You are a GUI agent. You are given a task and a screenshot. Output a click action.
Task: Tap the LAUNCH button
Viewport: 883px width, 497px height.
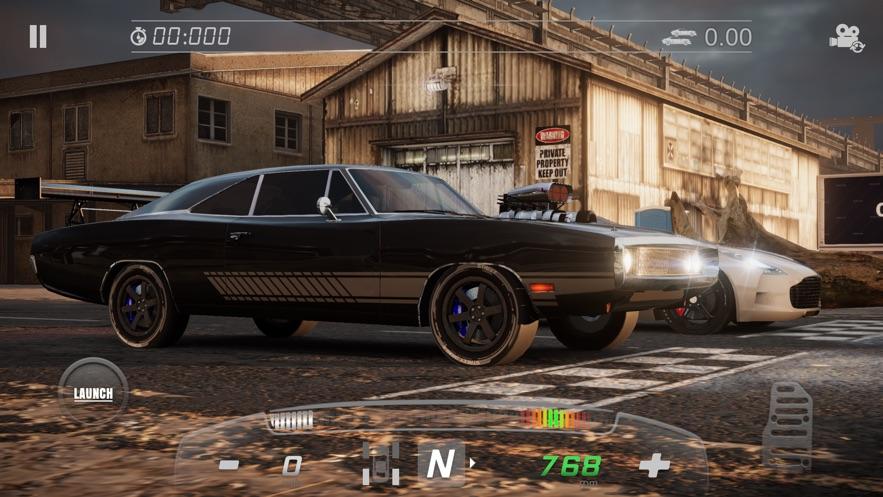point(93,393)
